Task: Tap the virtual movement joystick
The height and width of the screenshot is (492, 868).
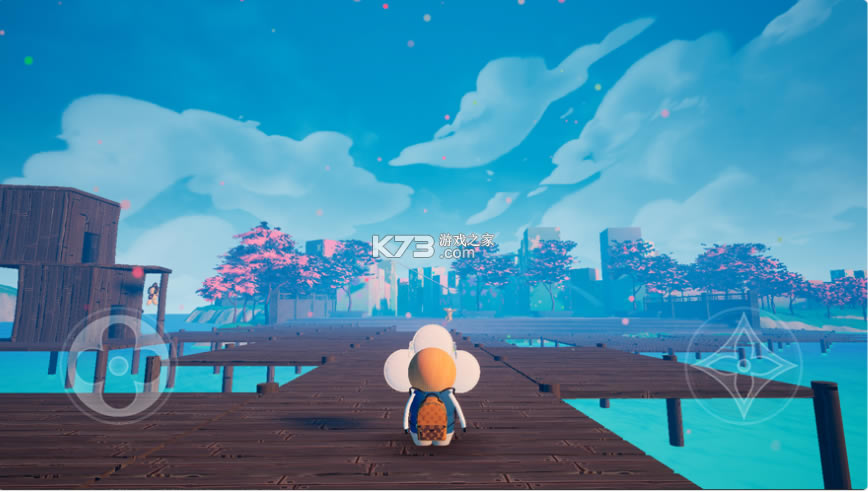Action: point(118,365)
